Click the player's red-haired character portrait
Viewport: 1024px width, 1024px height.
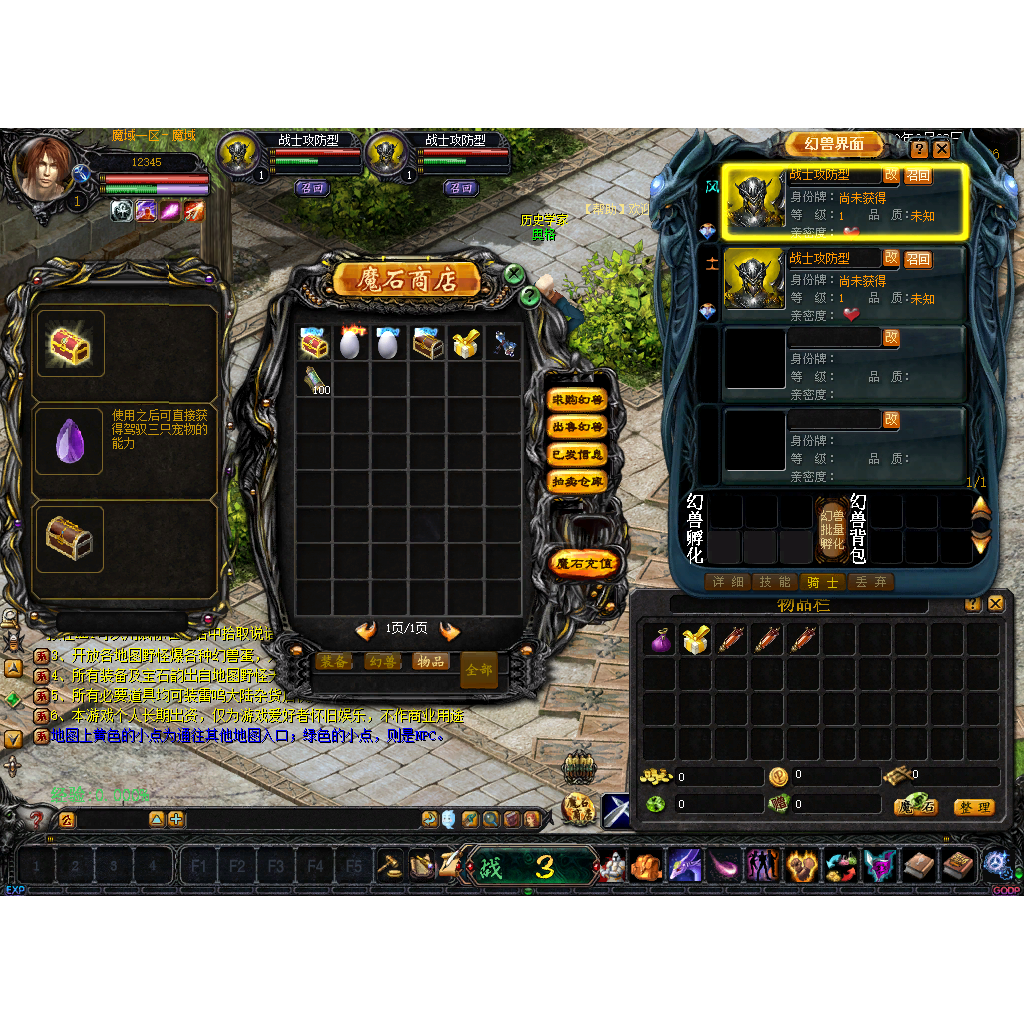pos(44,167)
